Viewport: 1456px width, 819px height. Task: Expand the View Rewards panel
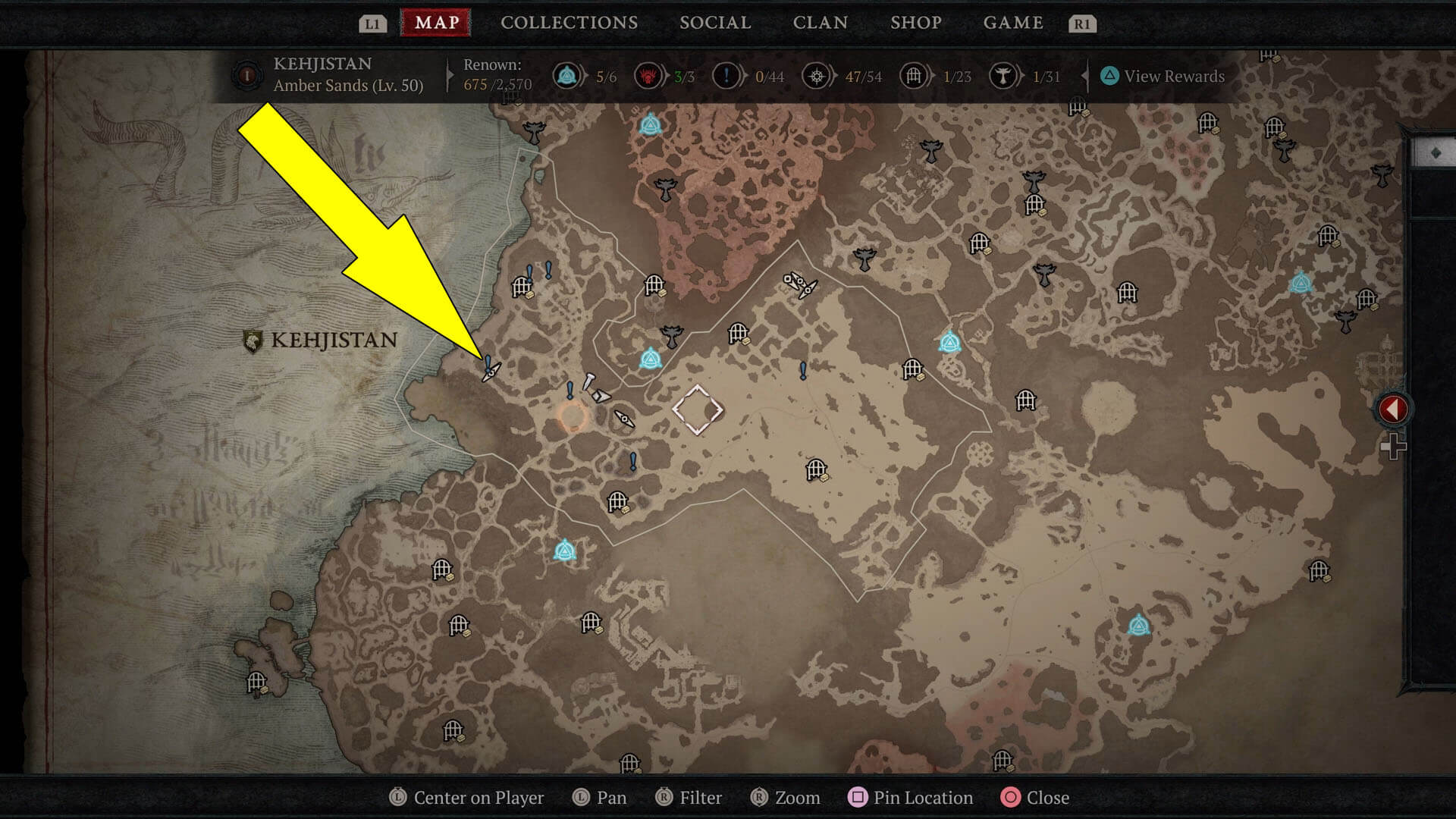(1160, 76)
